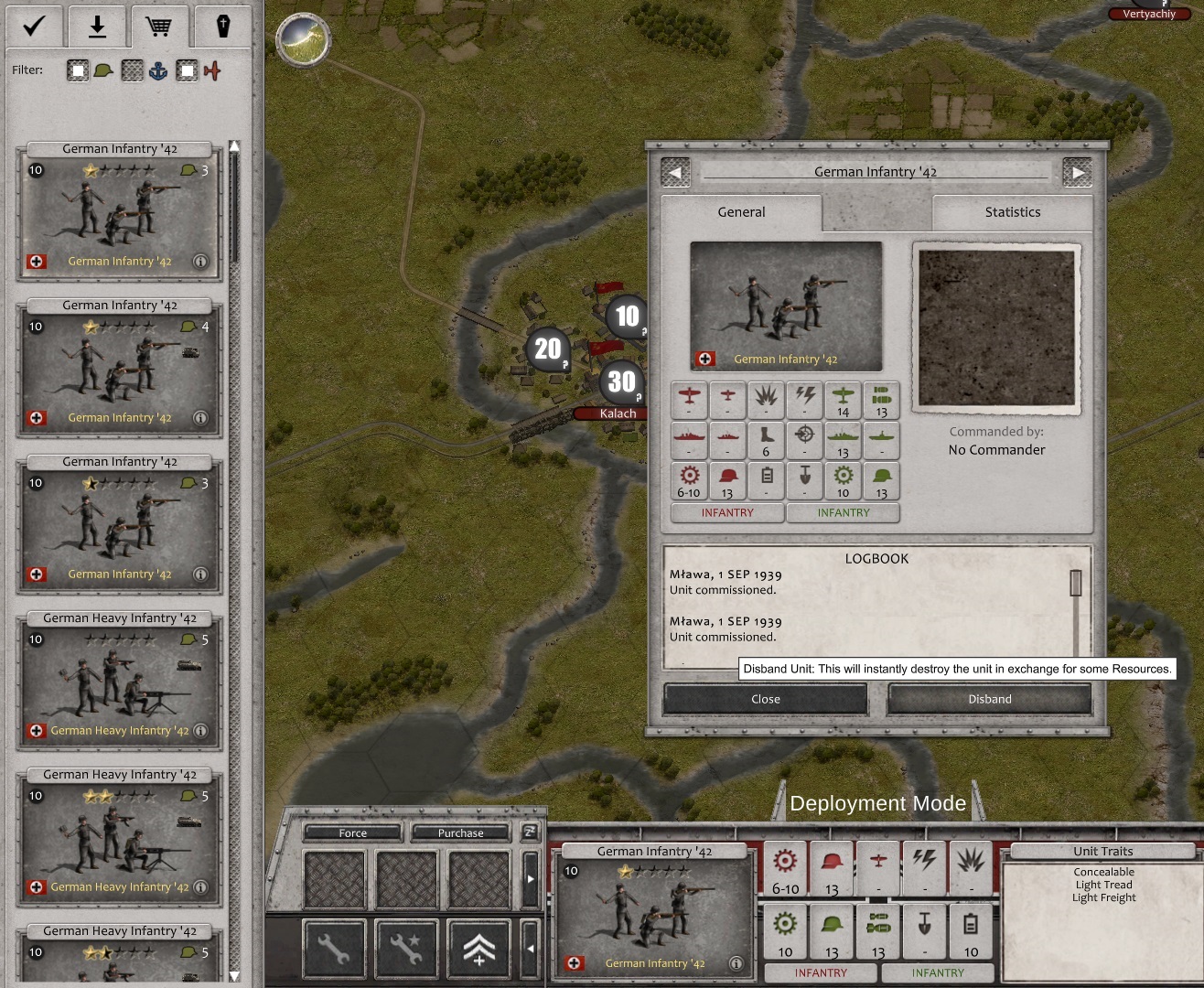The height and width of the screenshot is (988, 1204).
Task: Toggle the air units plane filter
Action: (x=188, y=70)
